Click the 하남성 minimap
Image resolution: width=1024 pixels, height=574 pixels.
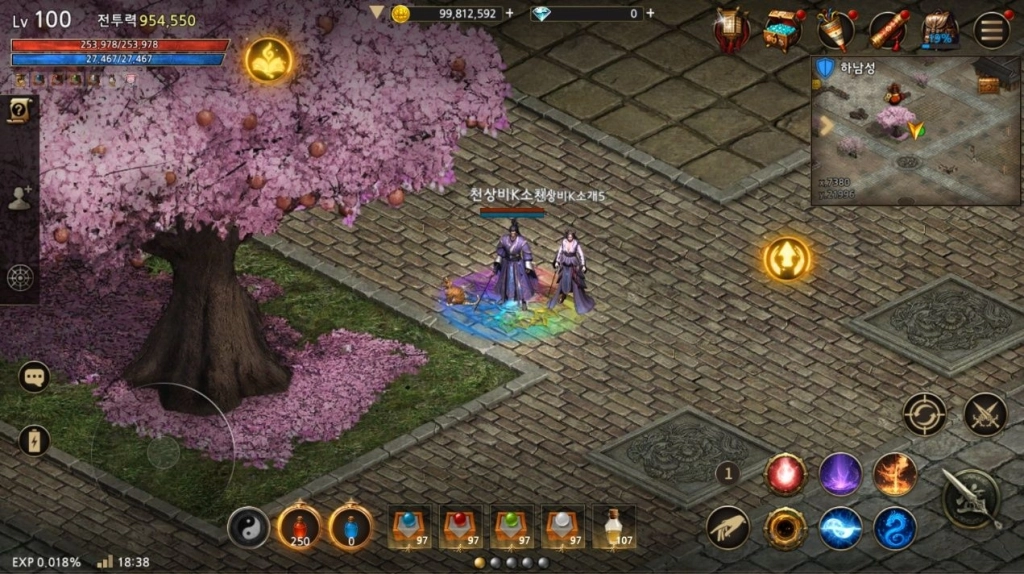(915, 130)
